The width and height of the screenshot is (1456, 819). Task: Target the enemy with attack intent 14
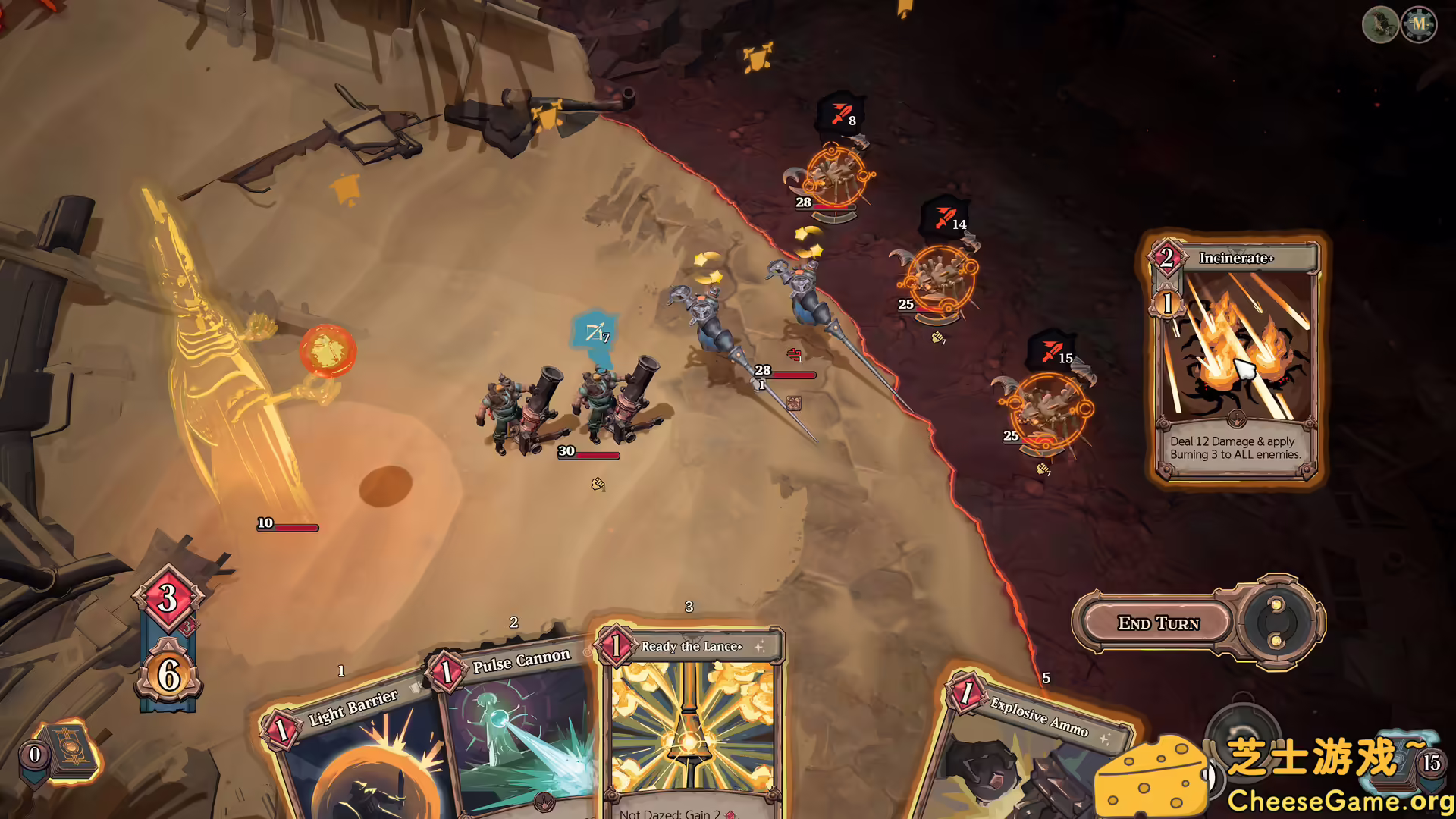coord(937,278)
